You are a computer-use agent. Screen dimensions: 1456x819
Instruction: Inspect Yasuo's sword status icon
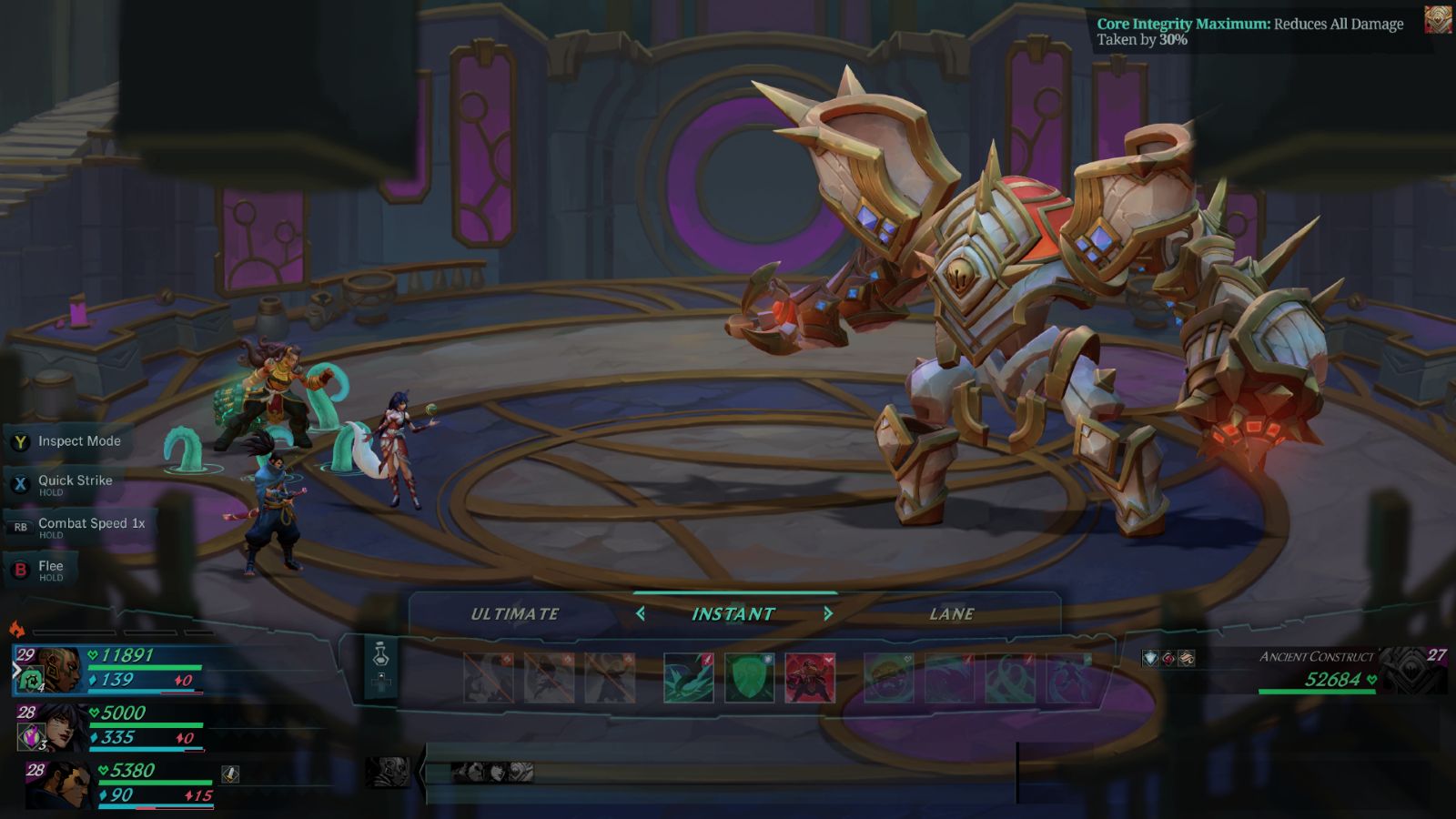click(230, 773)
